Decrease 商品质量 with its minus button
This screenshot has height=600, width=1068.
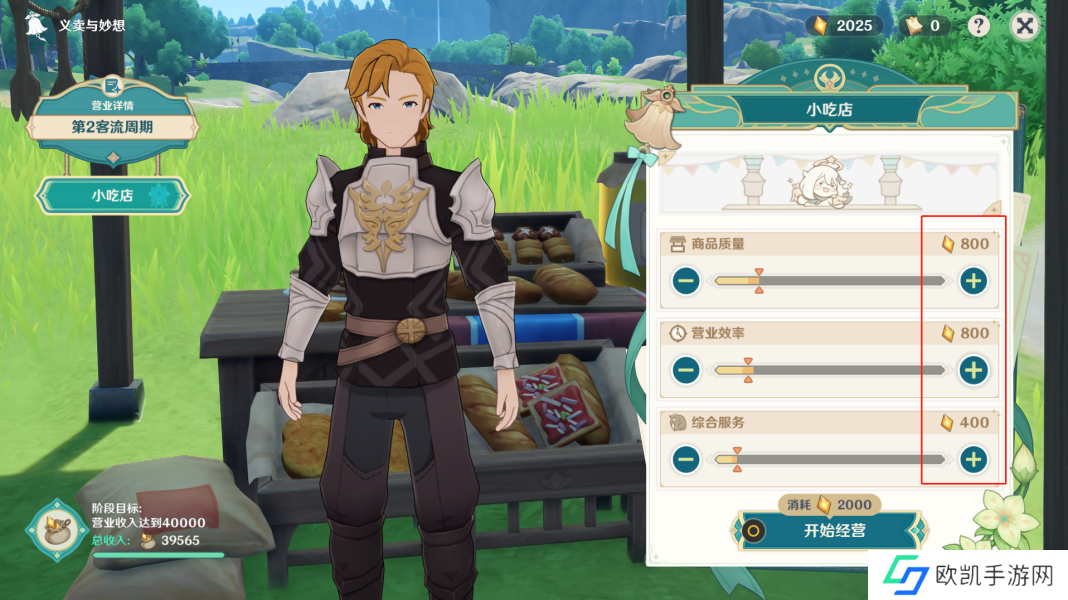[686, 281]
